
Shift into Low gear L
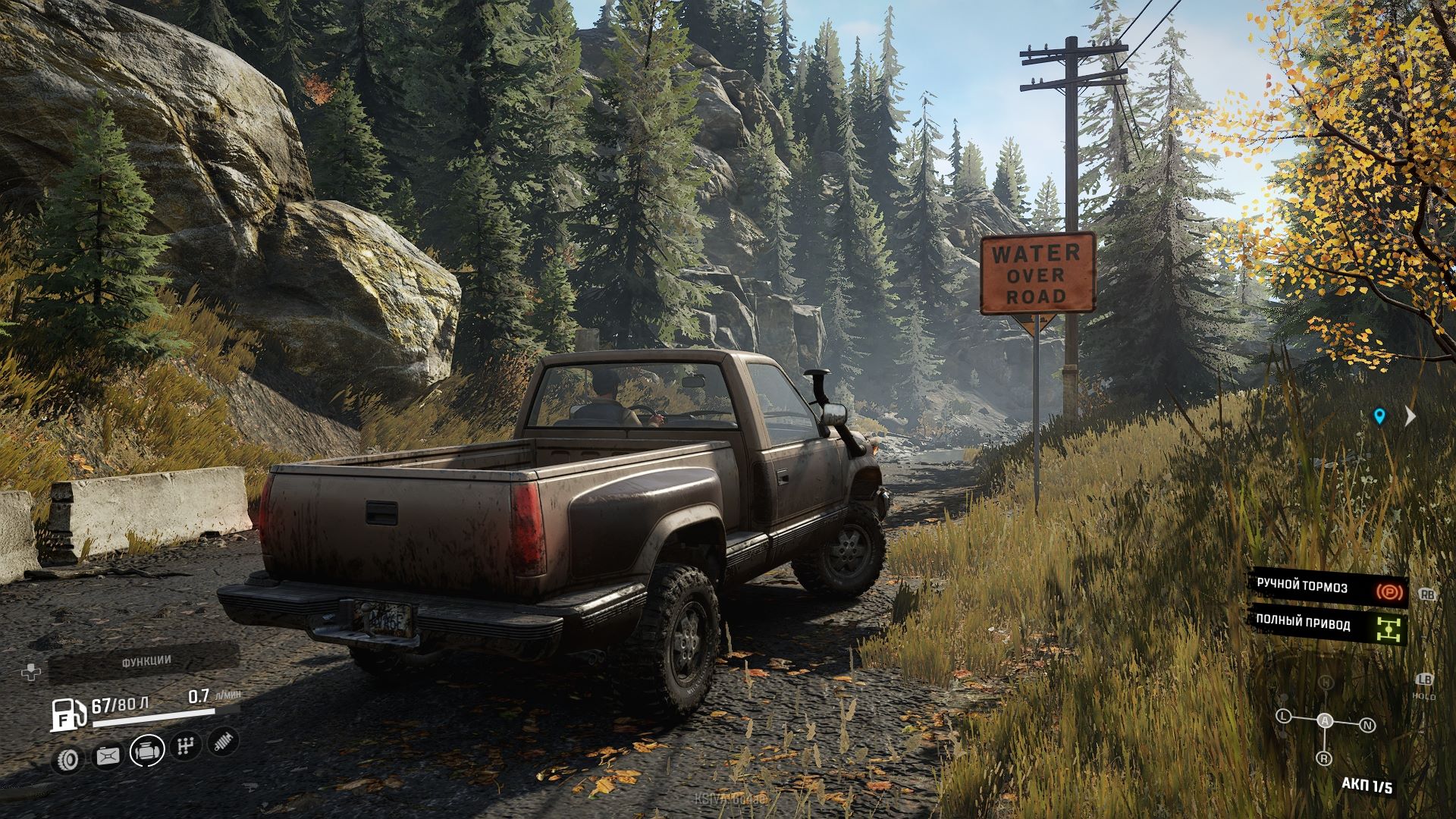1283,716
